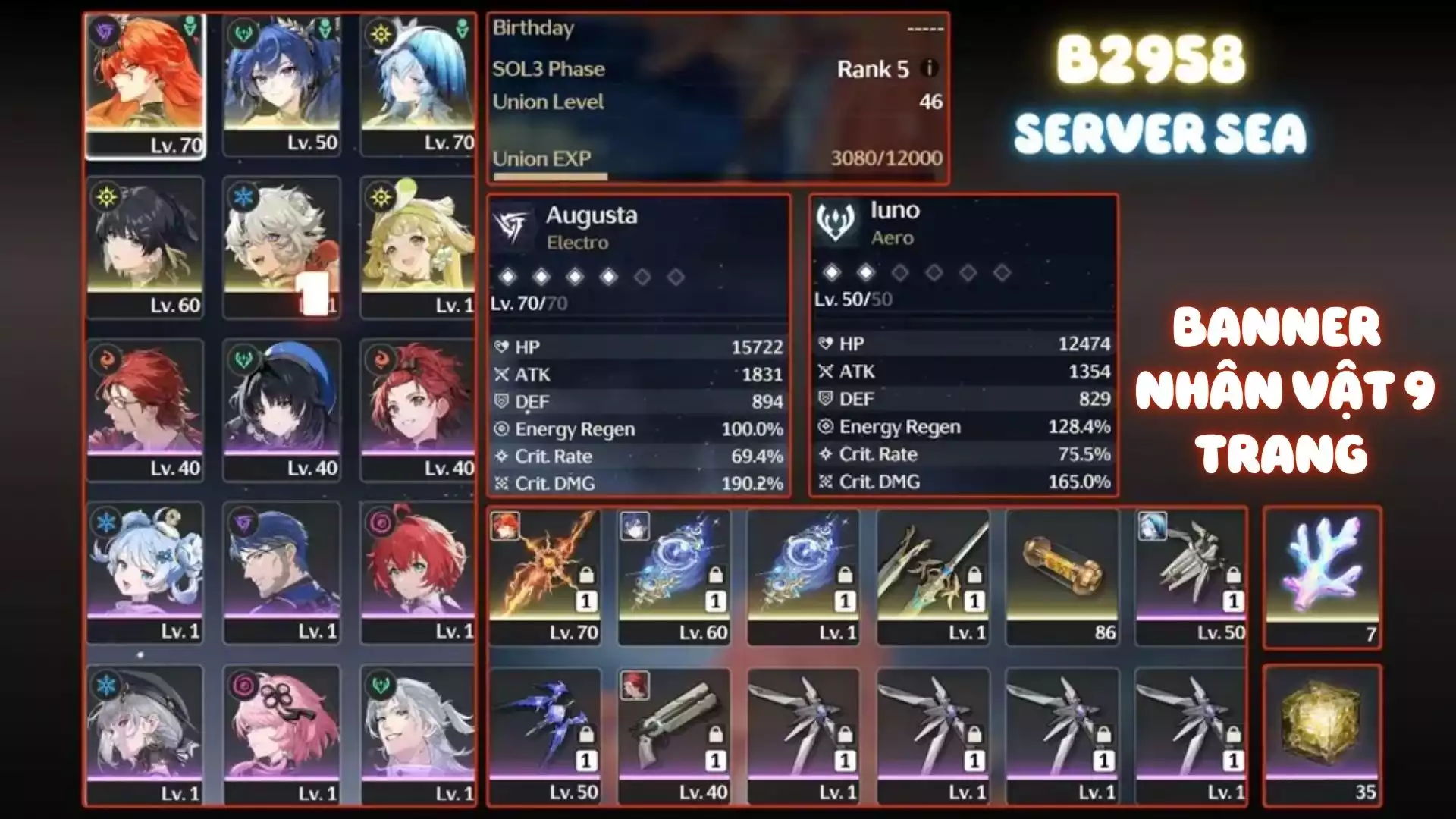Choose the blue-haired man with glasses portrait
1456x819 pixels.
(282, 573)
